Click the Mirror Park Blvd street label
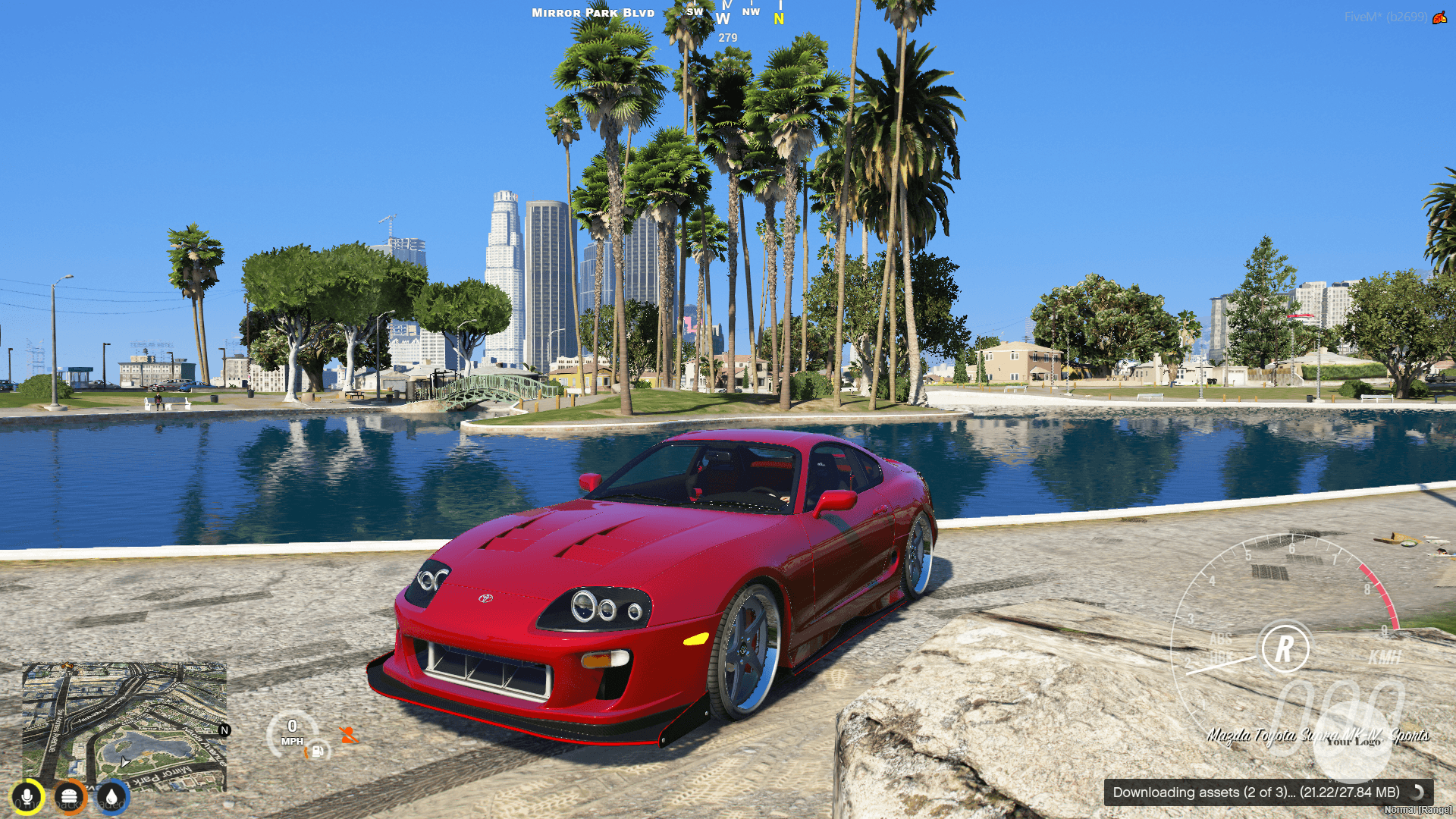 [x=592, y=12]
